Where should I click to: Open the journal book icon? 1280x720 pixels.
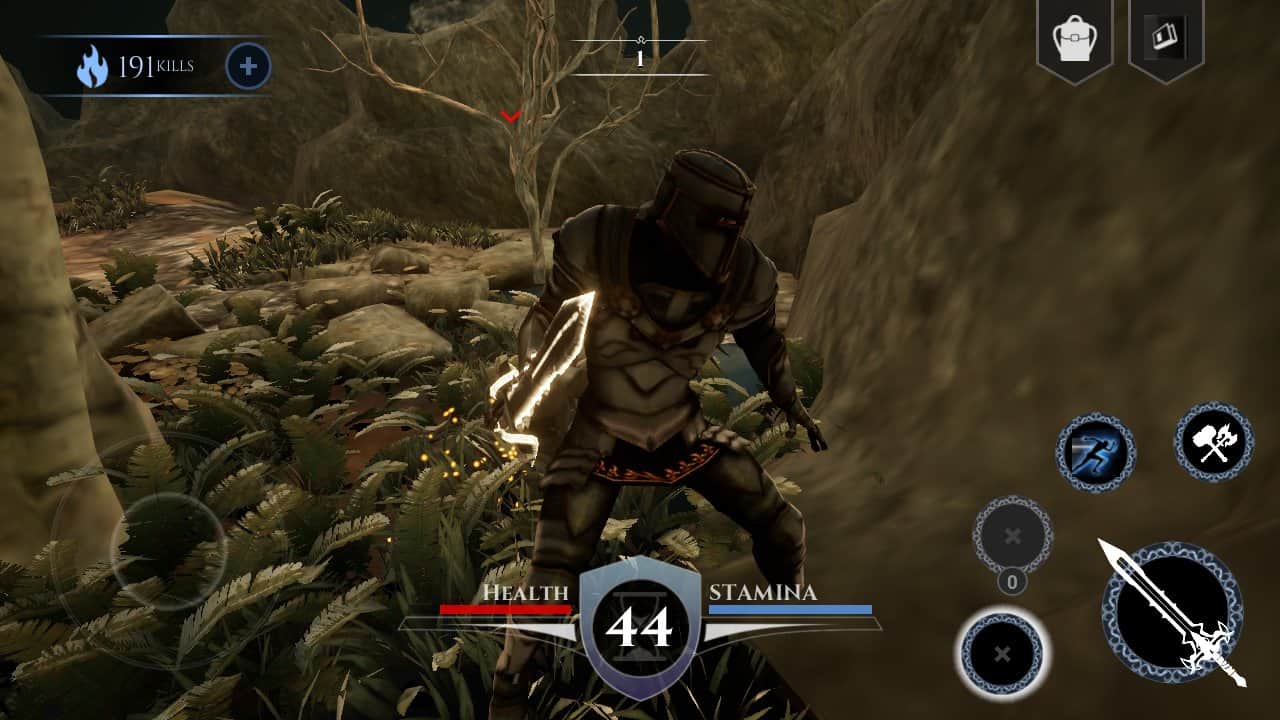[1165, 39]
